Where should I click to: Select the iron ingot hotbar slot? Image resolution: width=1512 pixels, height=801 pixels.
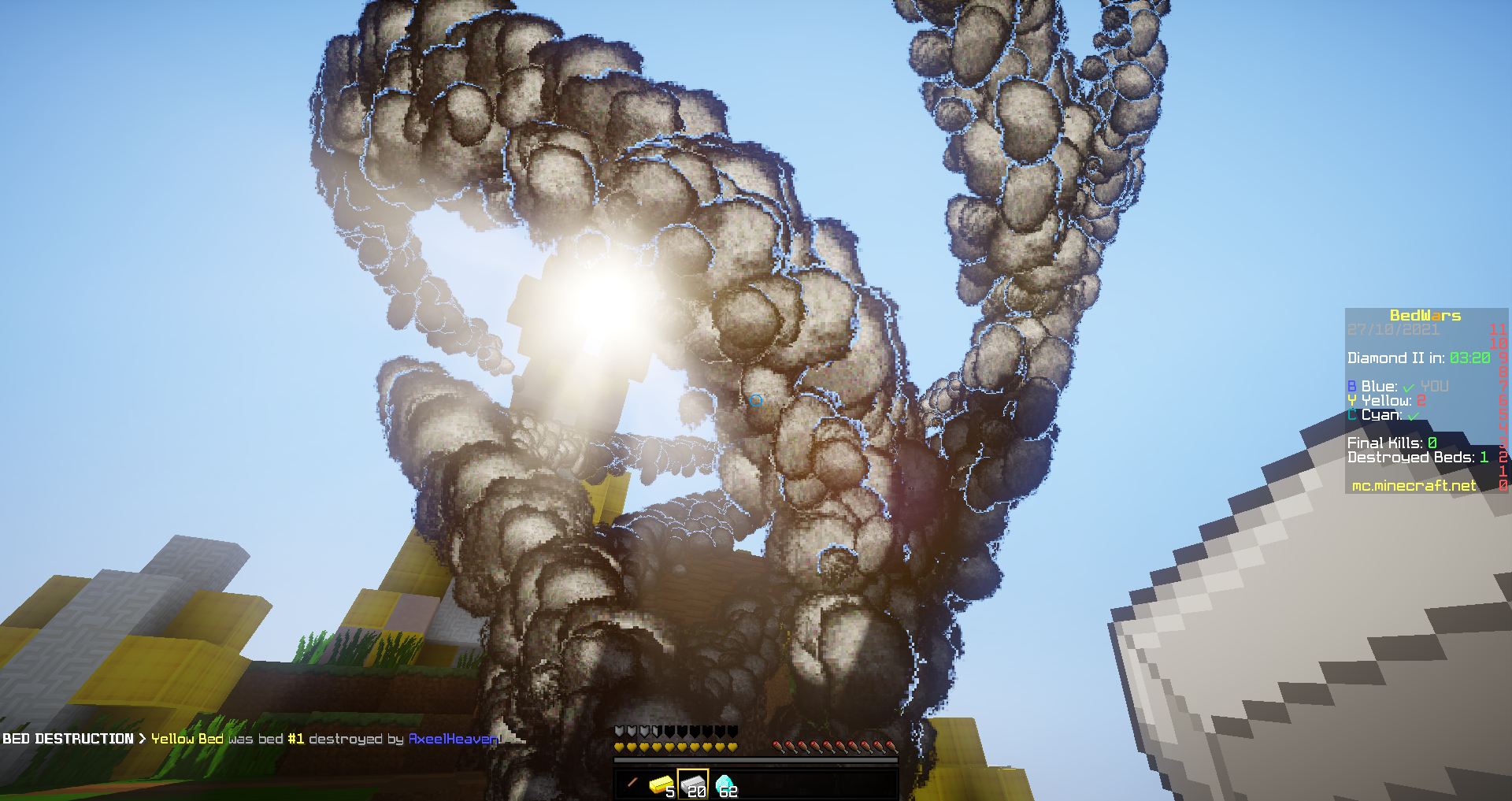[693, 784]
